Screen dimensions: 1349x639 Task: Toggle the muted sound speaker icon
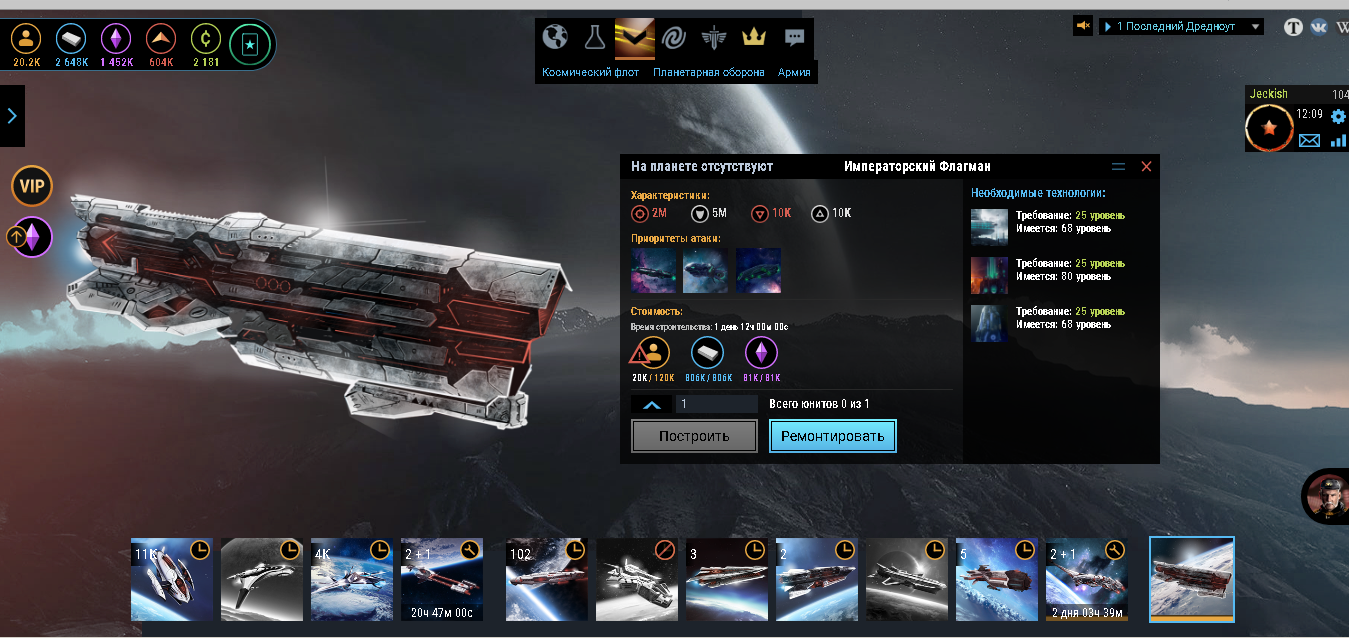[x=1083, y=26]
